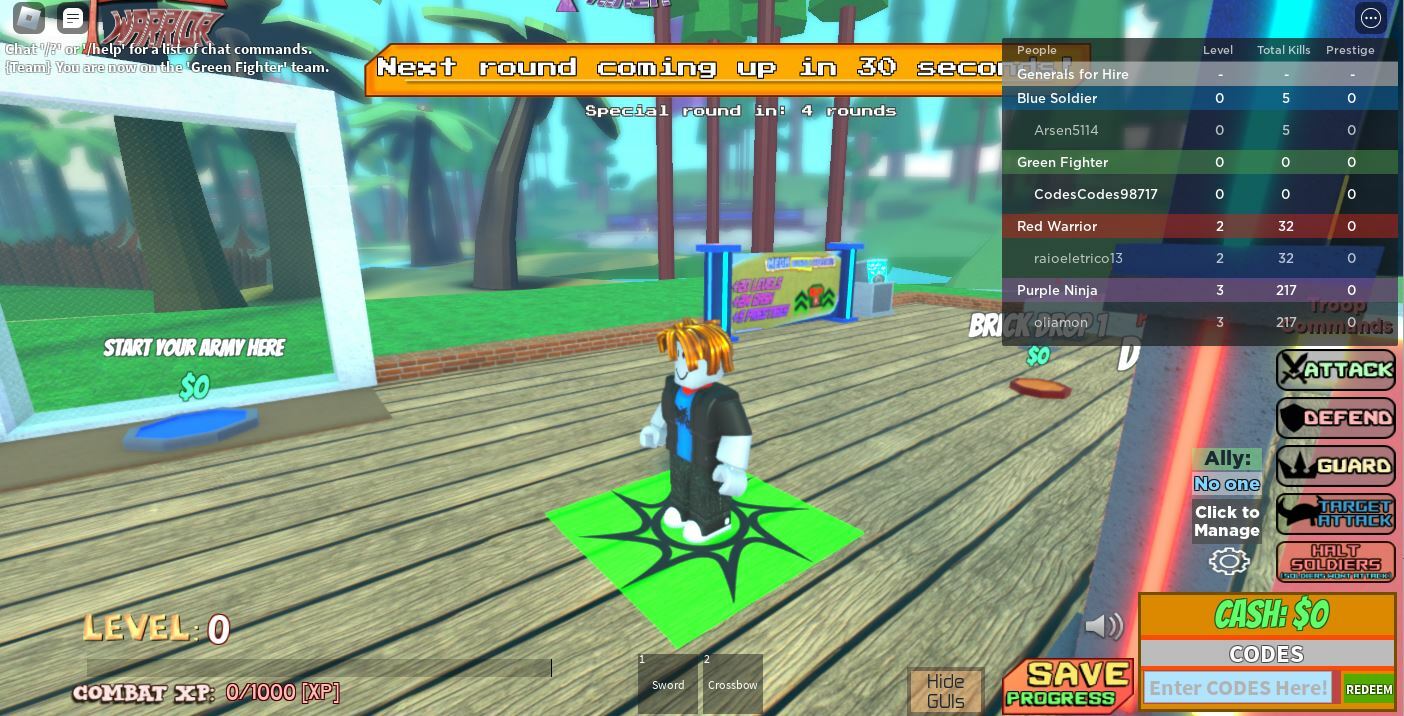Issue the Attack troop command
The width and height of the screenshot is (1404, 716).
(1335, 370)
